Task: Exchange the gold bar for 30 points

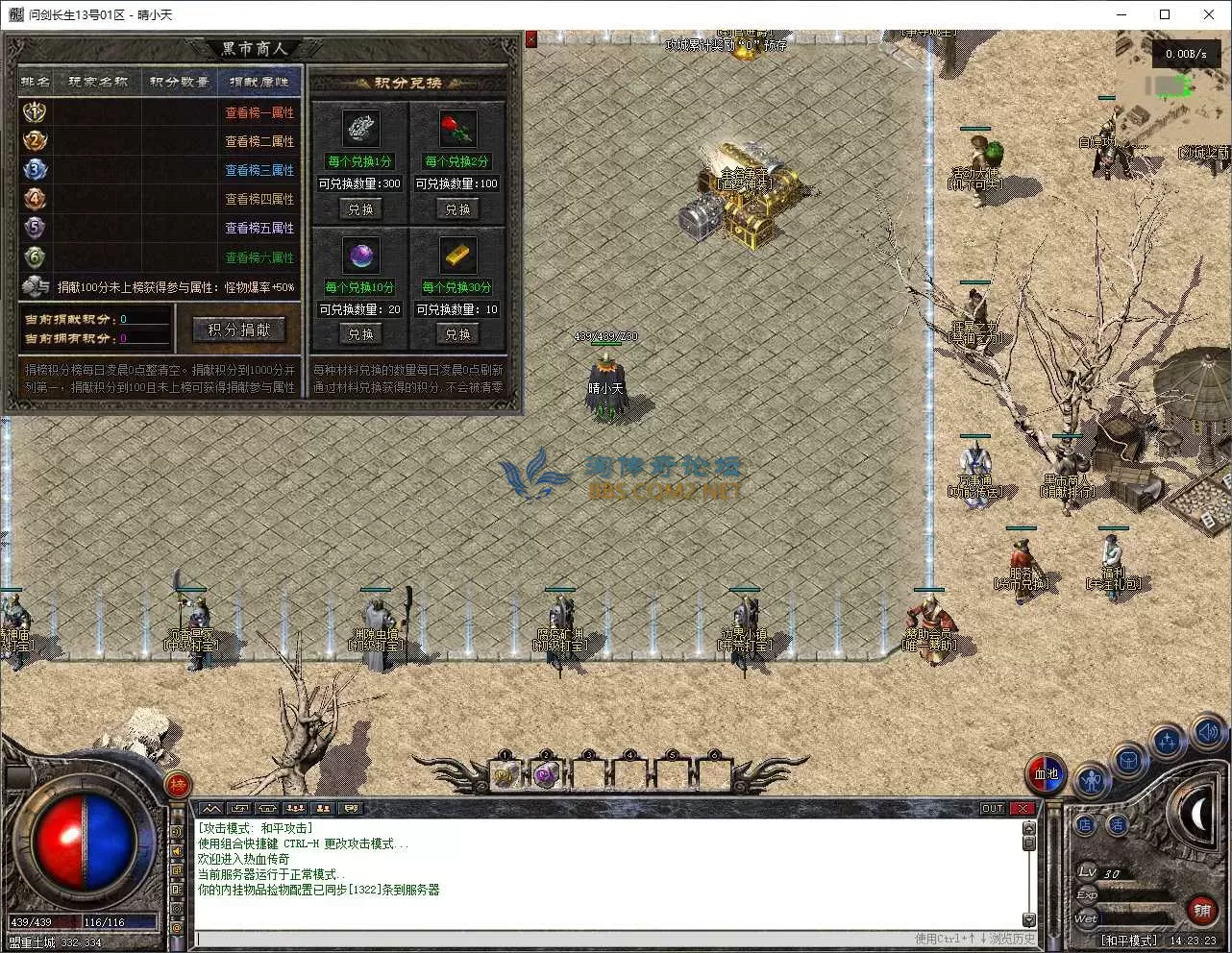Action: 457,334
